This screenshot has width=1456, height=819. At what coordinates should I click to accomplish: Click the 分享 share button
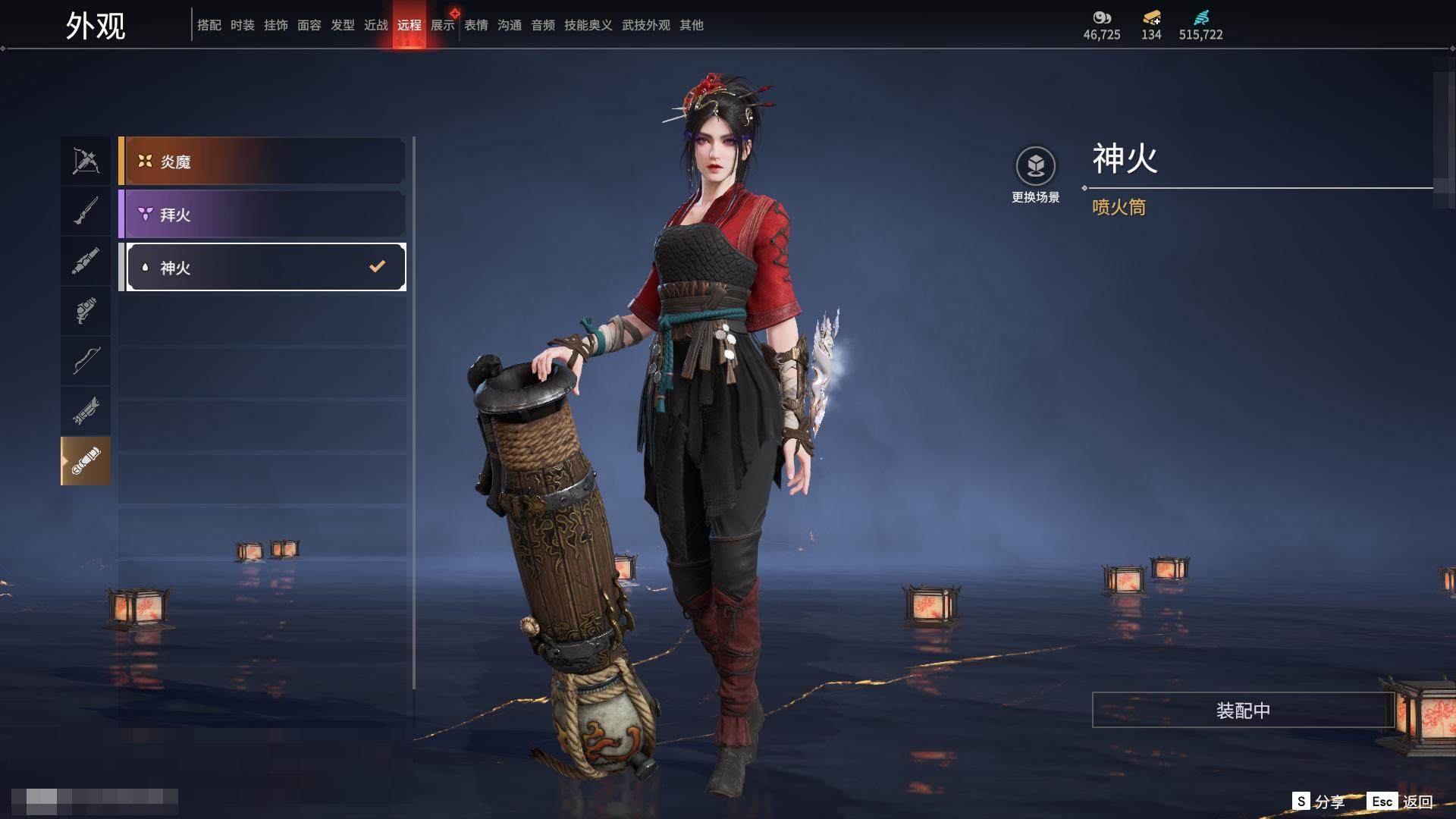[x=1319, y=802]
